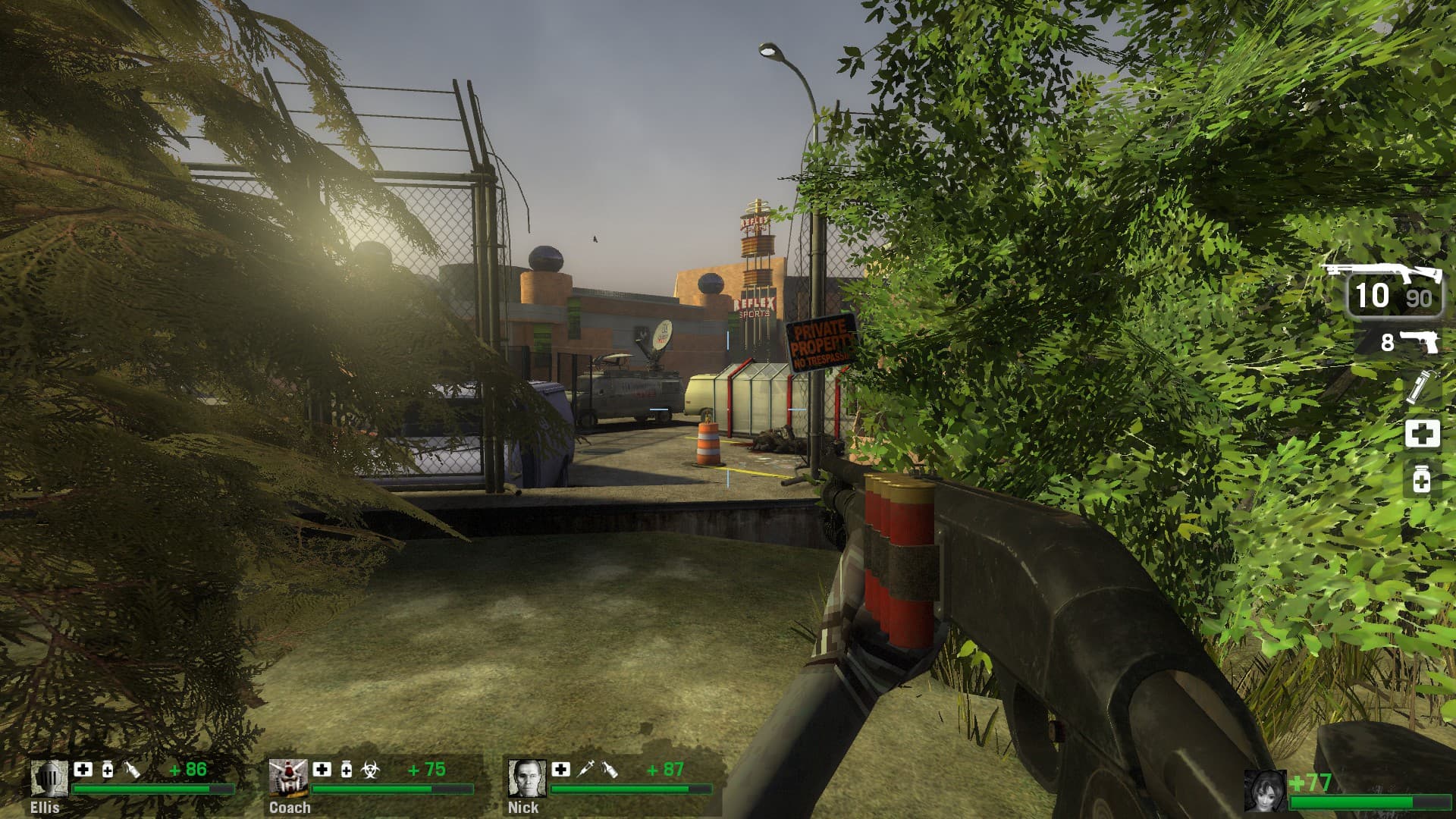Click Coach's robot avatar portrait
The image size is (1456, 819).
(288, 777)
